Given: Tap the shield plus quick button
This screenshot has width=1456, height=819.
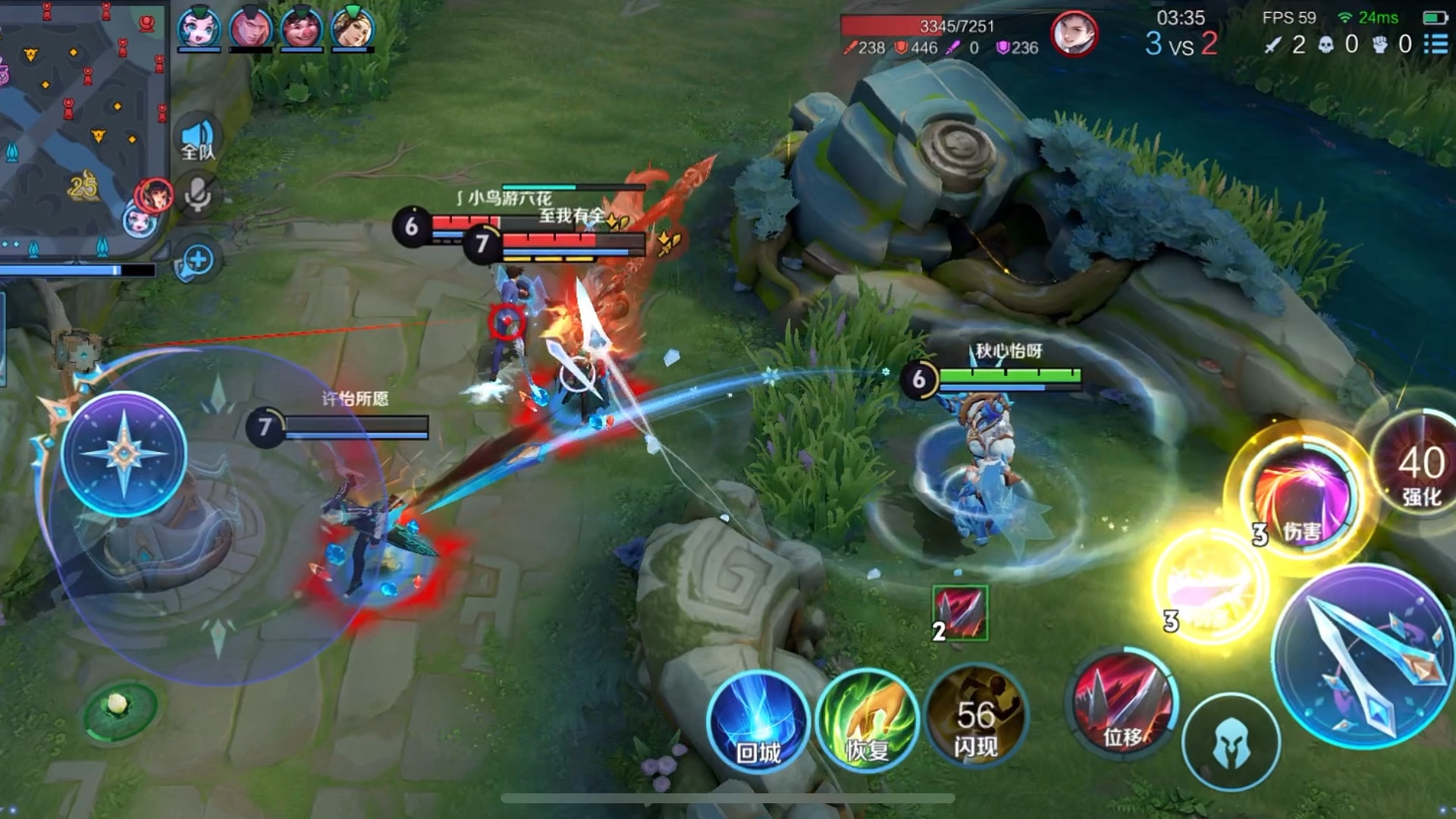Looking at the screenshot, I should 196,261.
